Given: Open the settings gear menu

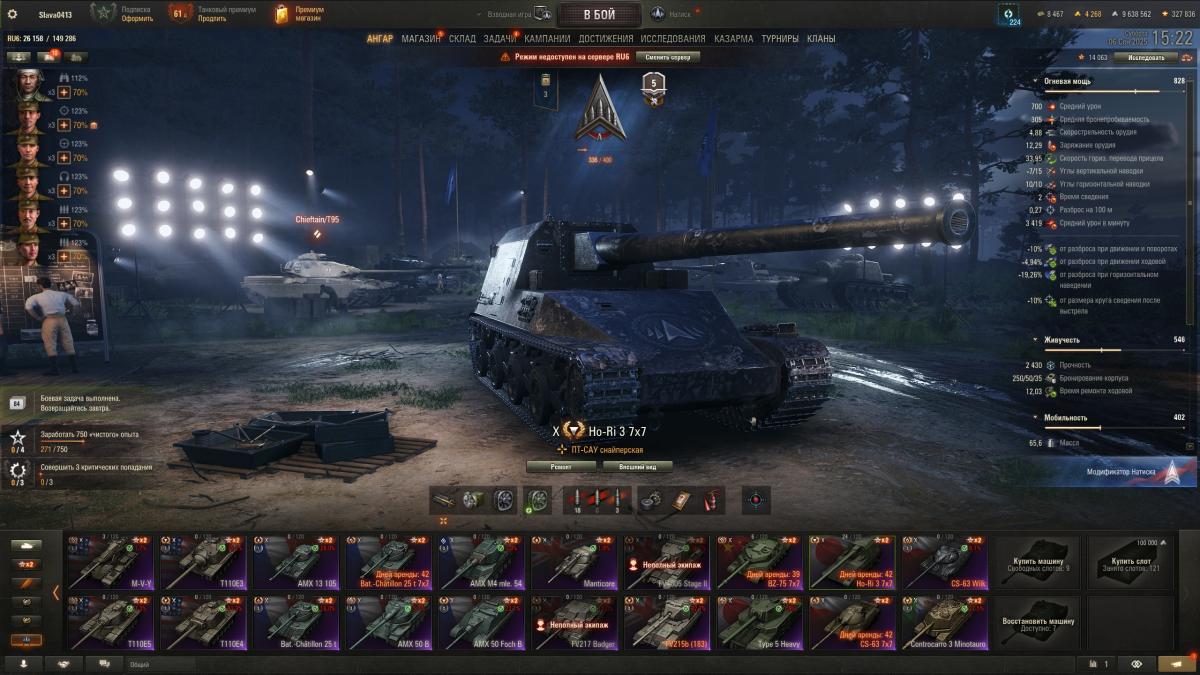Looking at the screenshot, I should tap(12, 14).
